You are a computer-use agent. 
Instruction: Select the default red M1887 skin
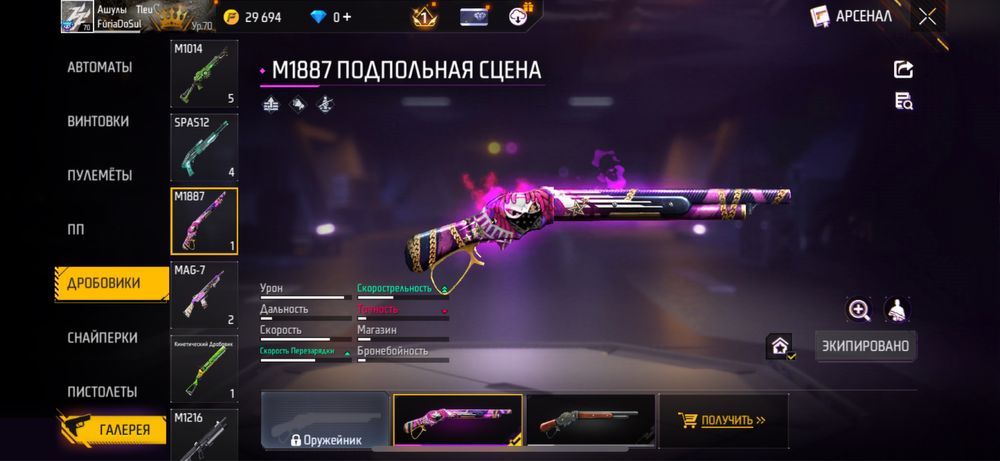pos(590,420)
